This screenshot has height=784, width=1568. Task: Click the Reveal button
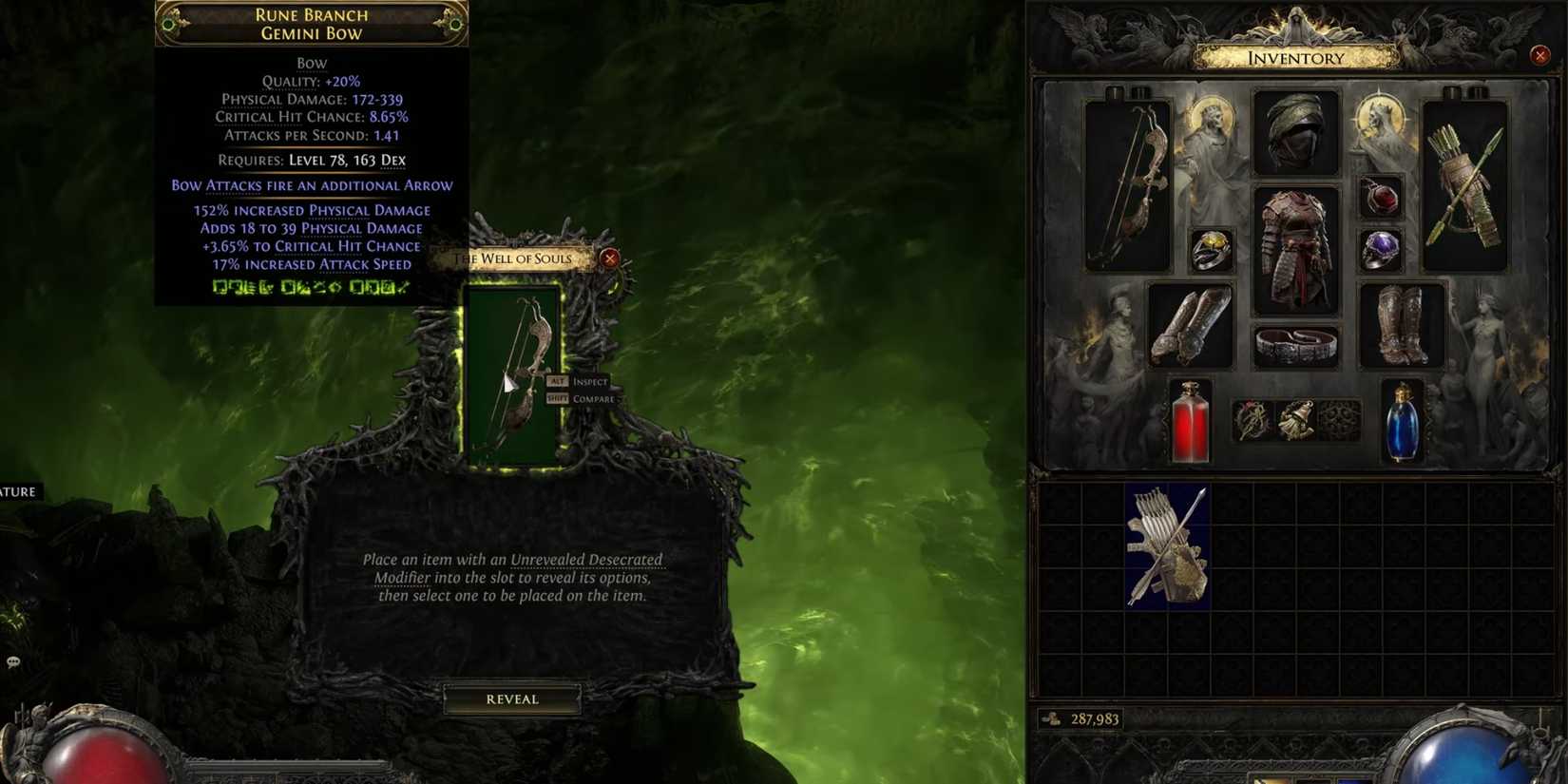coord(511,698)
